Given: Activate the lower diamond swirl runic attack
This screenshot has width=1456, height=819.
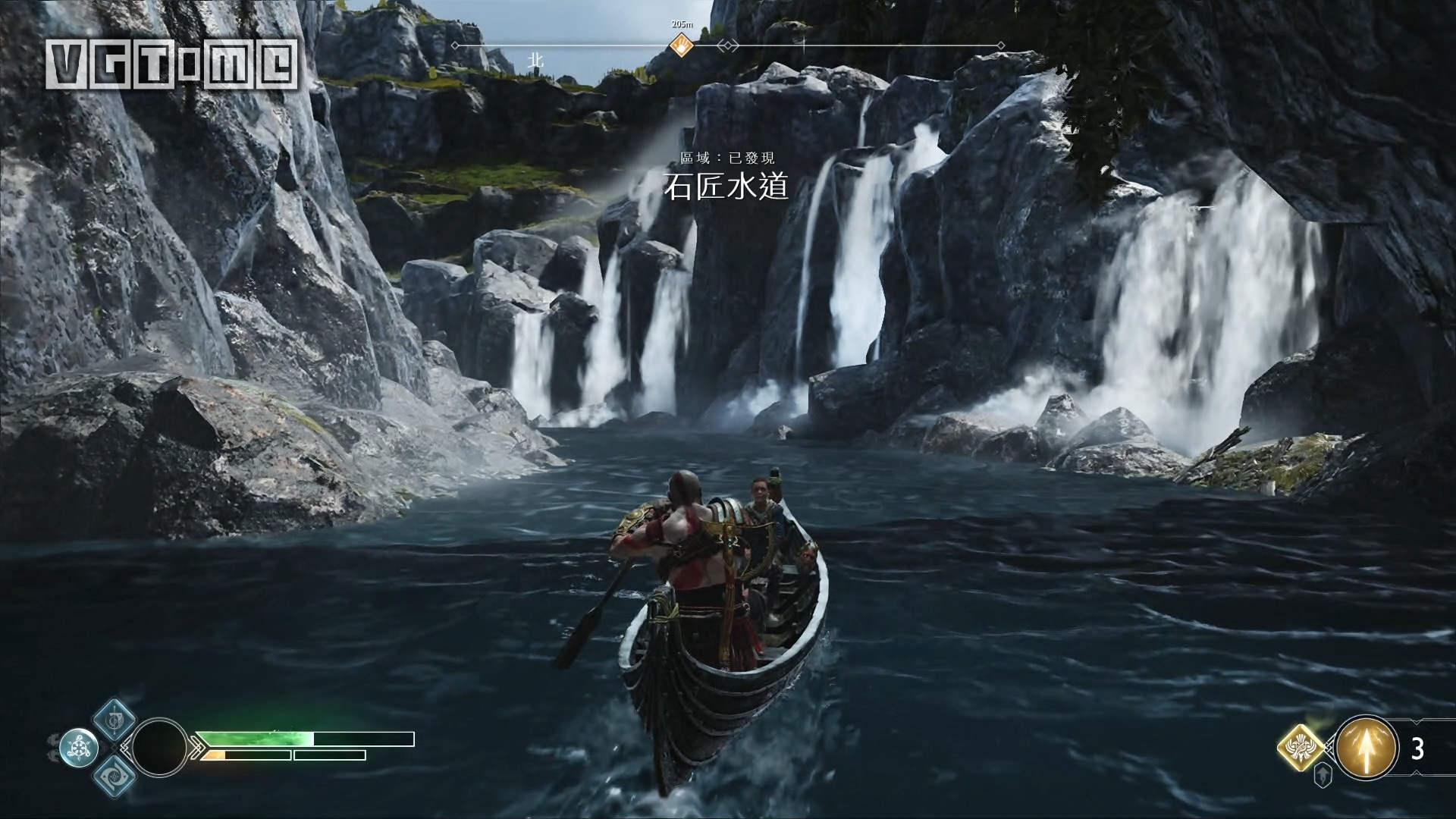Looking at the screenshot, I should (115, 775).
